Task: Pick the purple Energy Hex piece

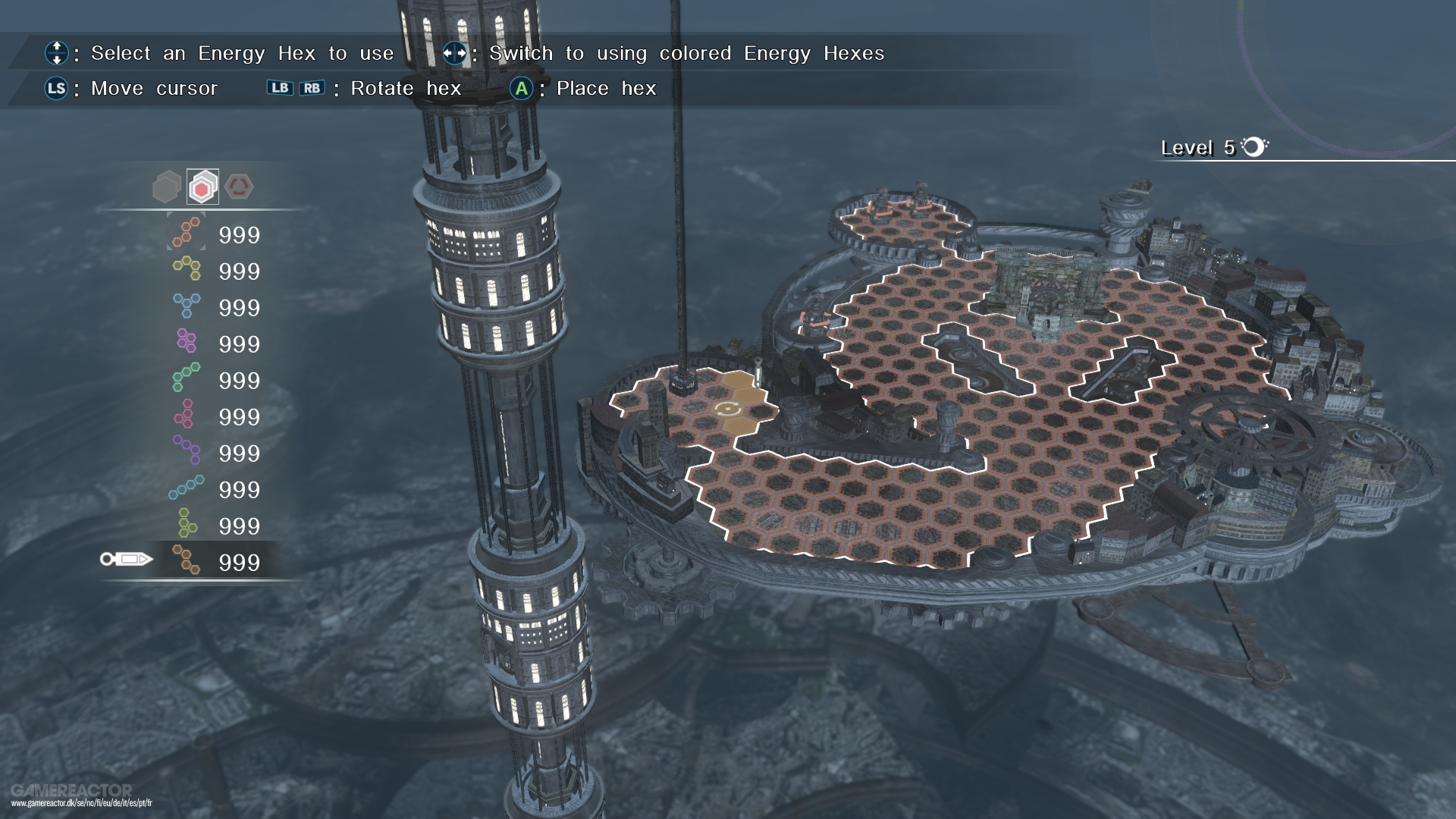Action: 187,451
